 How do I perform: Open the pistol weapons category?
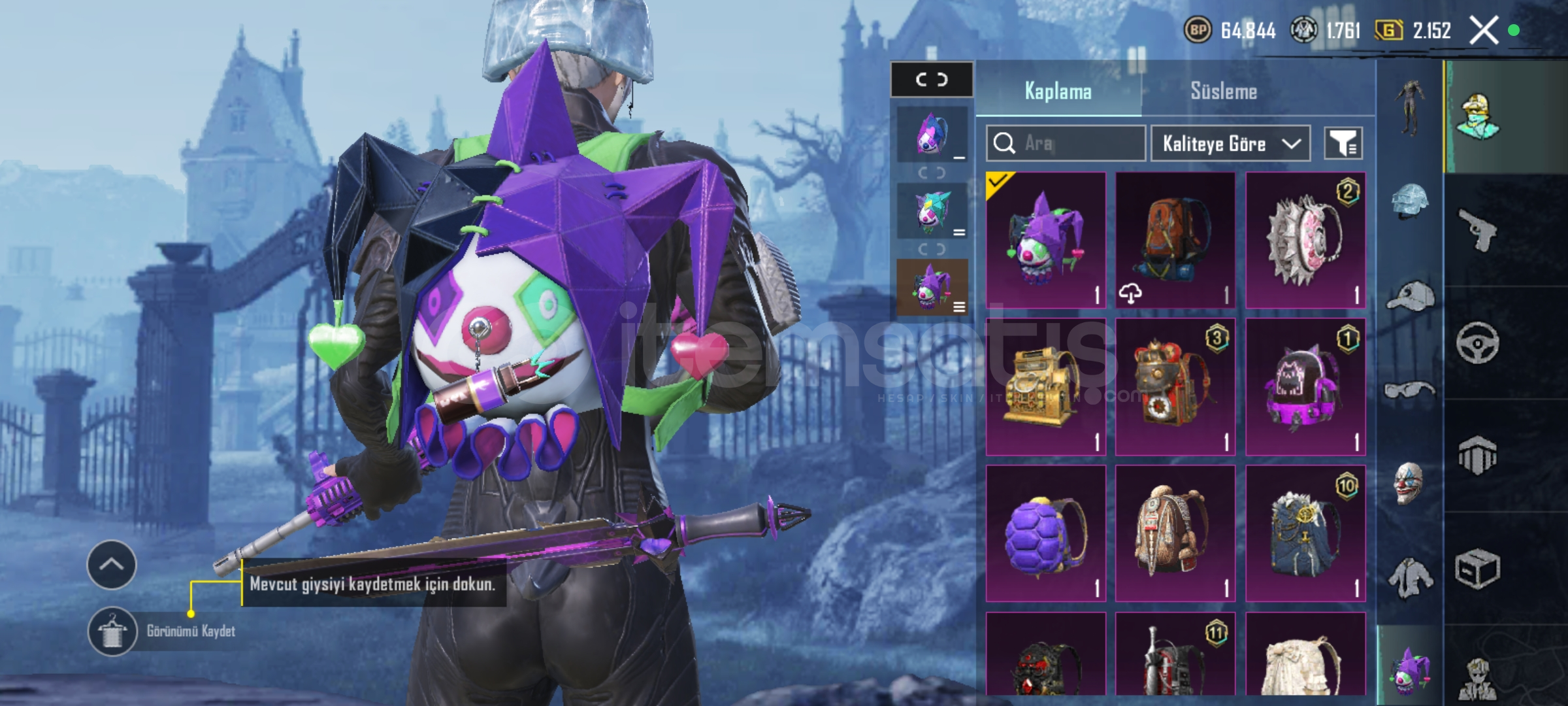click(x=1477, y=230)
